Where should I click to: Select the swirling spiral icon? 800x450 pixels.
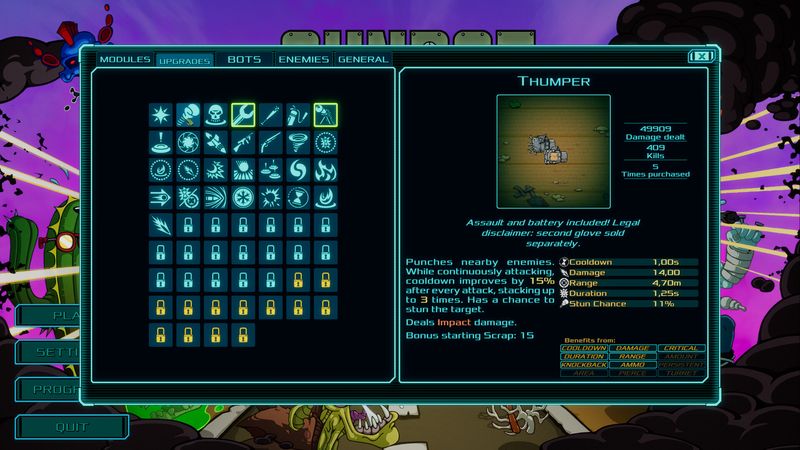click(298, 170)
